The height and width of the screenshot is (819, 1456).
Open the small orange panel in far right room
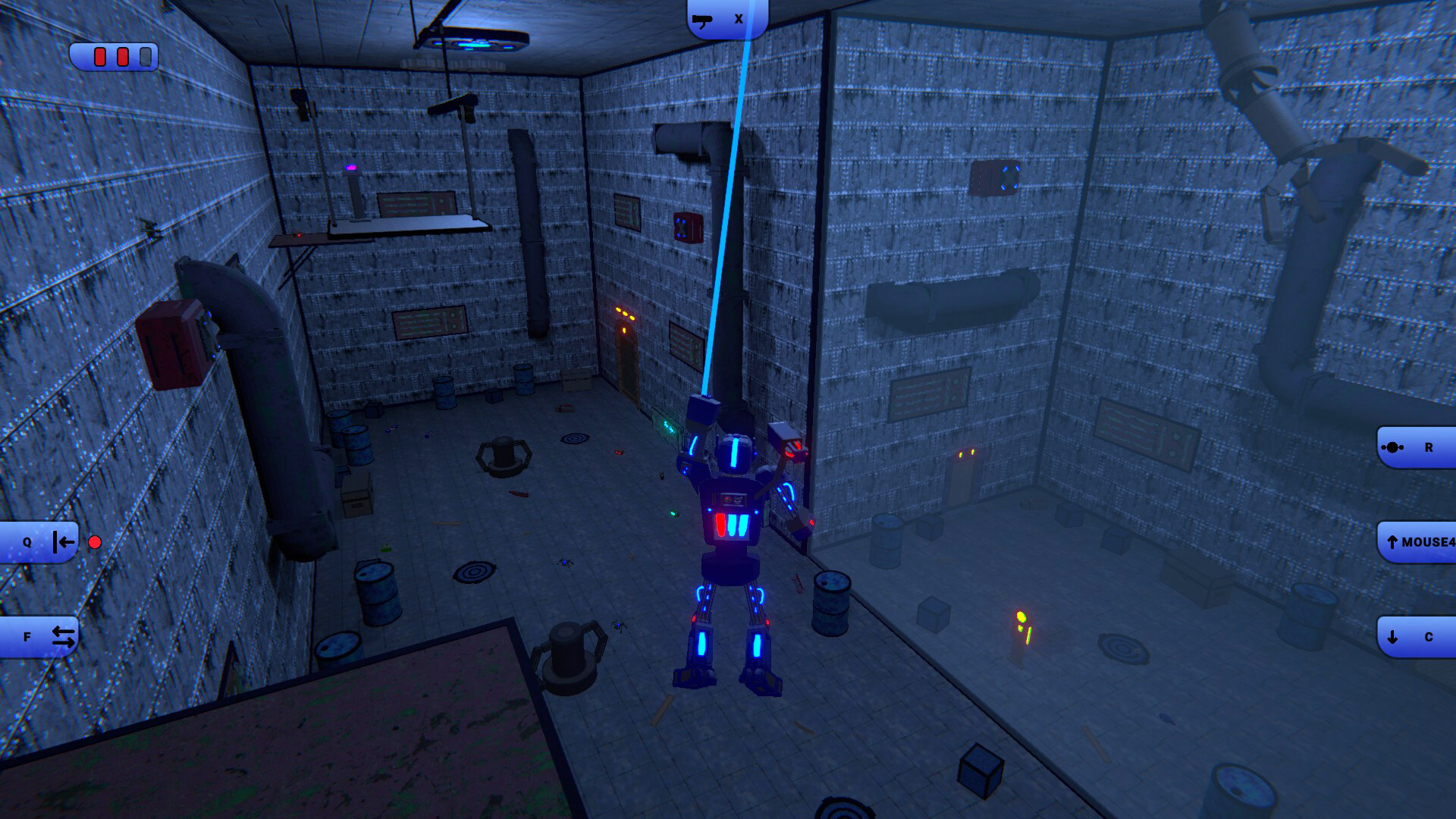(966, 453)
